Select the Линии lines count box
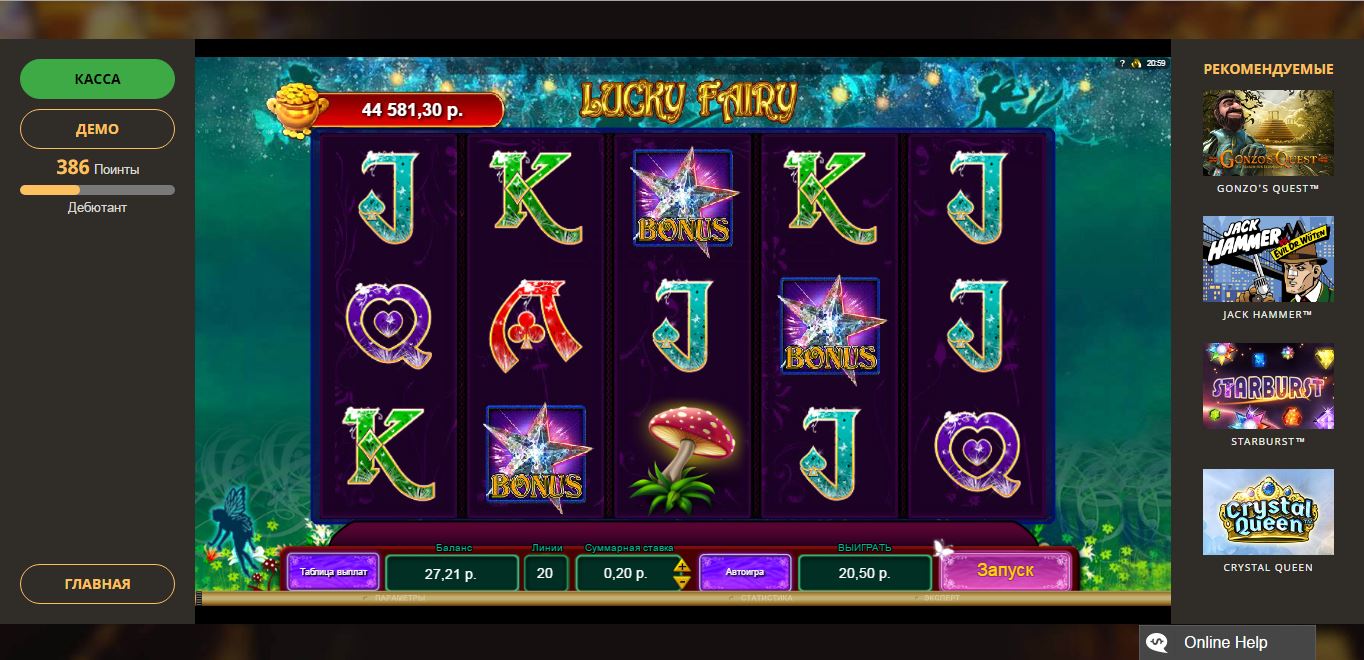The image size is (1364, 660). pos(545,573)
